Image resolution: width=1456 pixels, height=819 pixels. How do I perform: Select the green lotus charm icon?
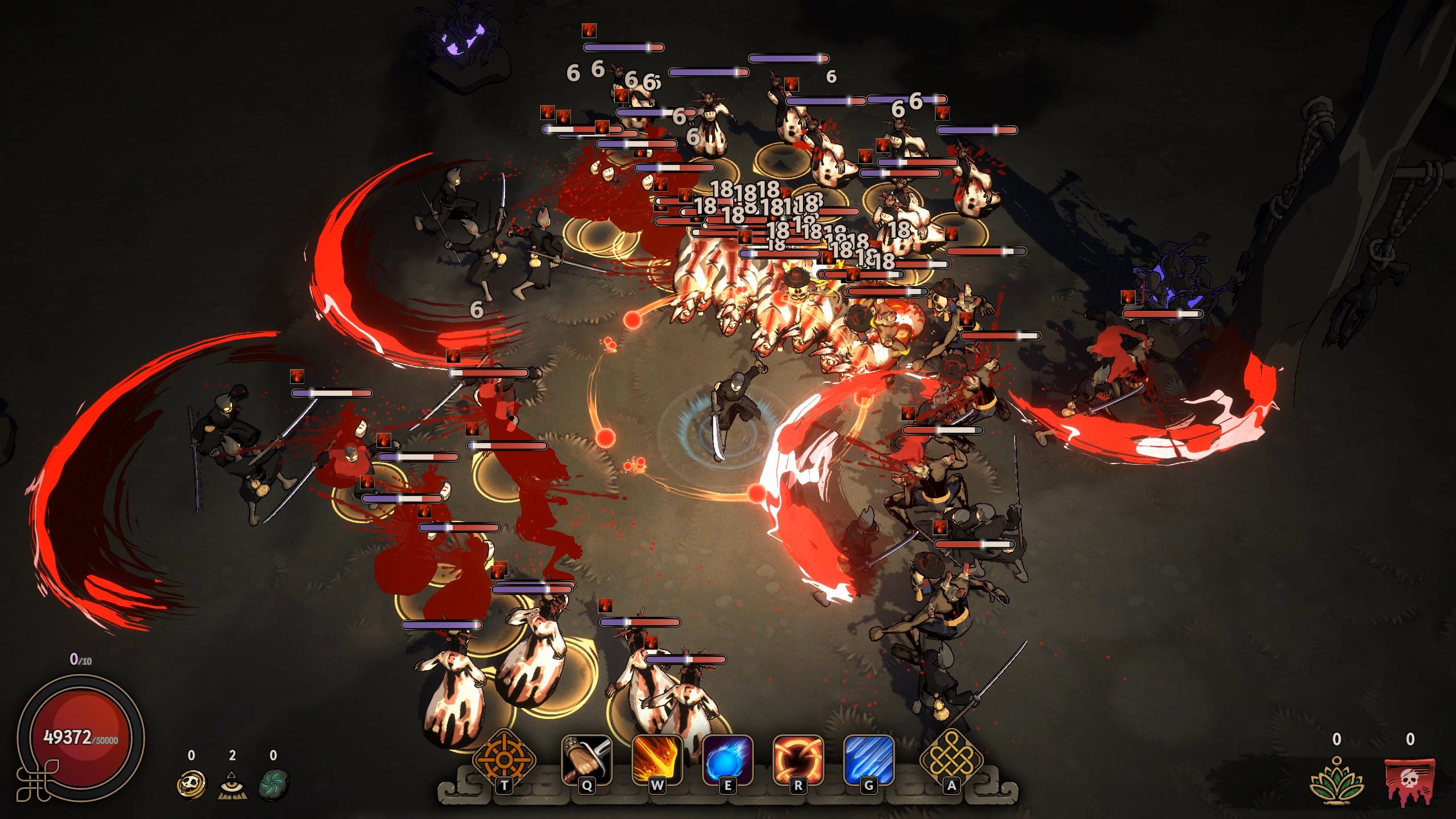pos(1337,781)
